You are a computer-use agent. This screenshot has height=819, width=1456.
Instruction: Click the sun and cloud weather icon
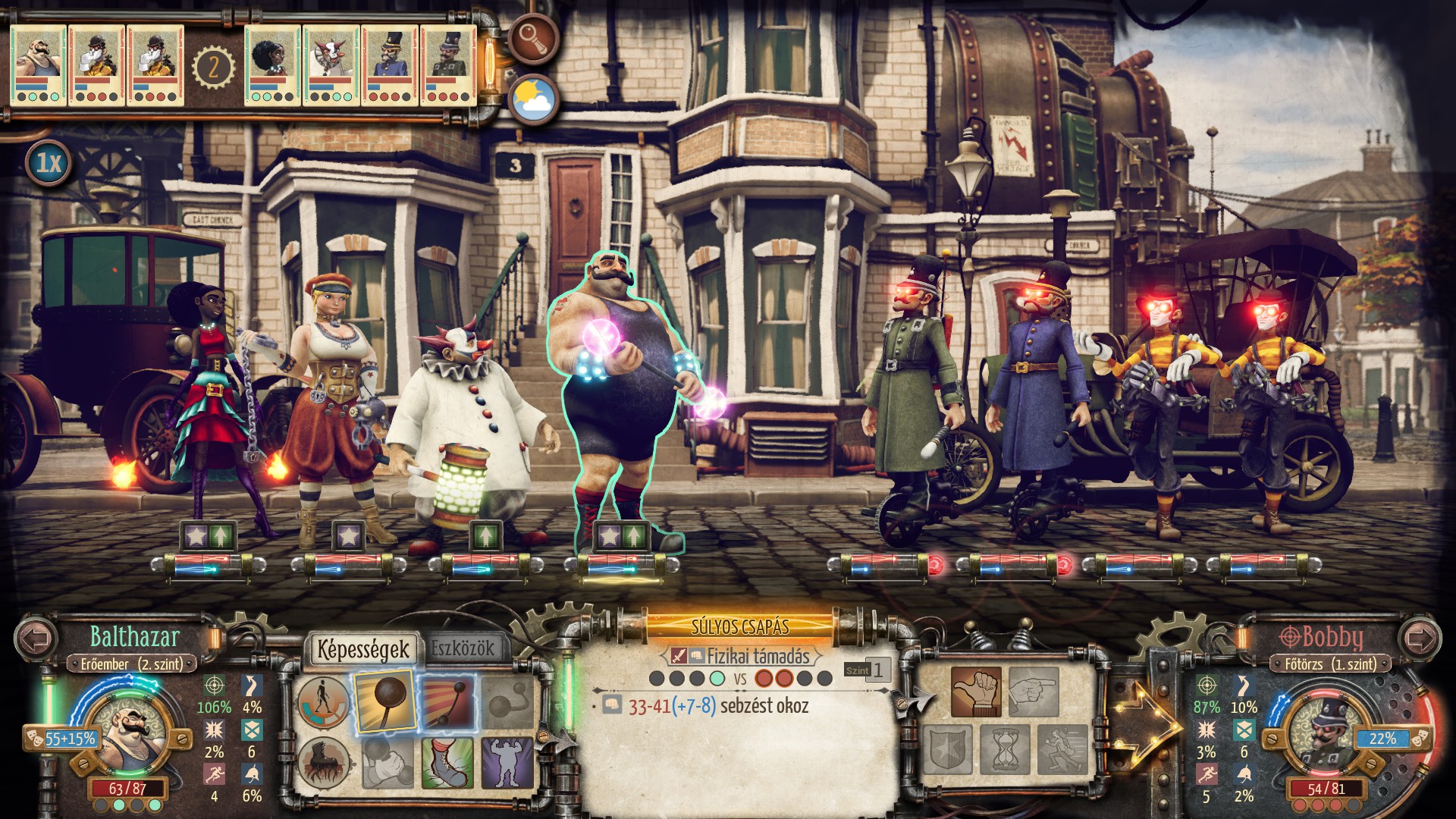coord(534,99)
